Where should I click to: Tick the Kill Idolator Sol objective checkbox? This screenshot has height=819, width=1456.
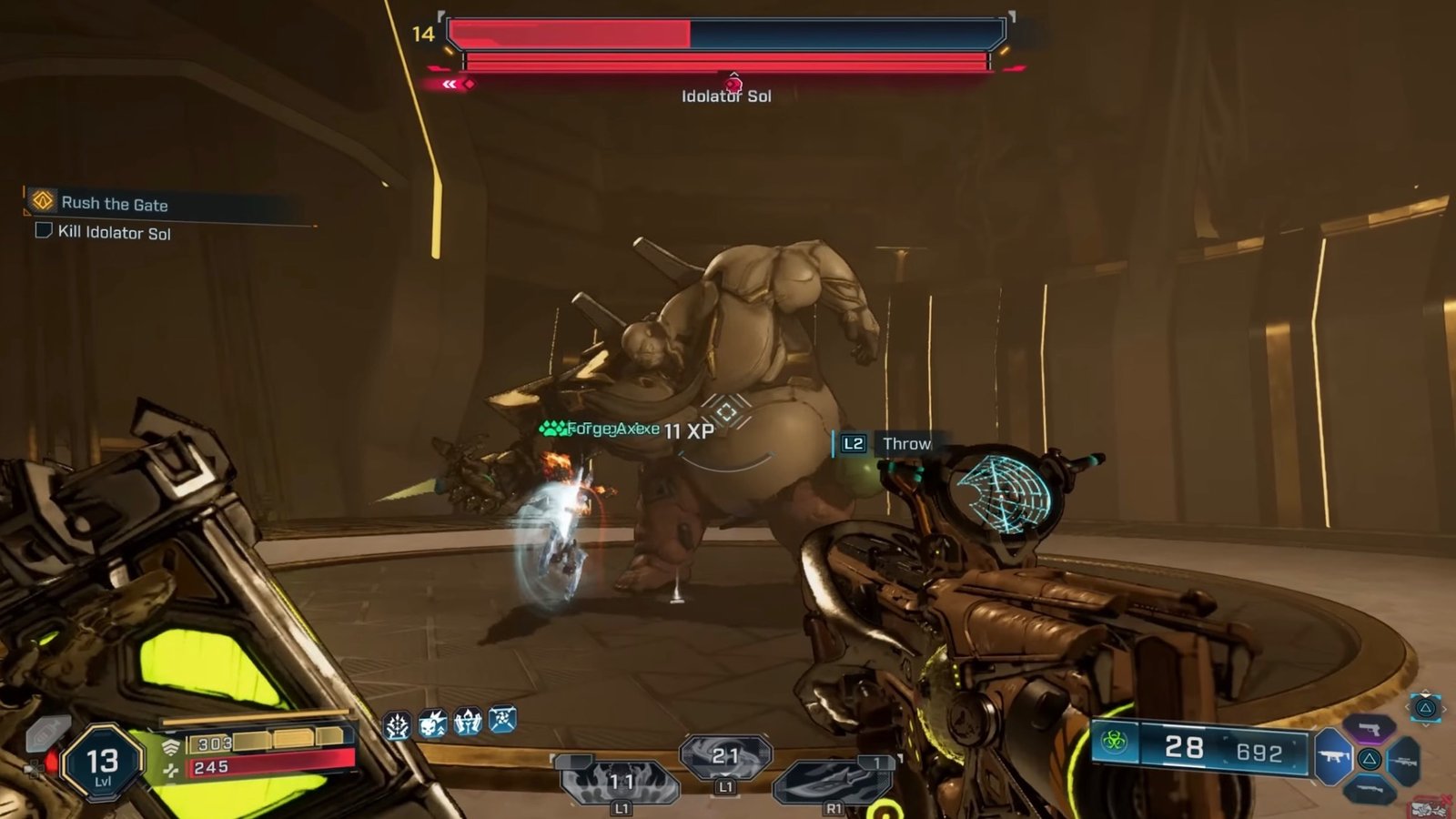pyautogui.click(x=44, y=230)
